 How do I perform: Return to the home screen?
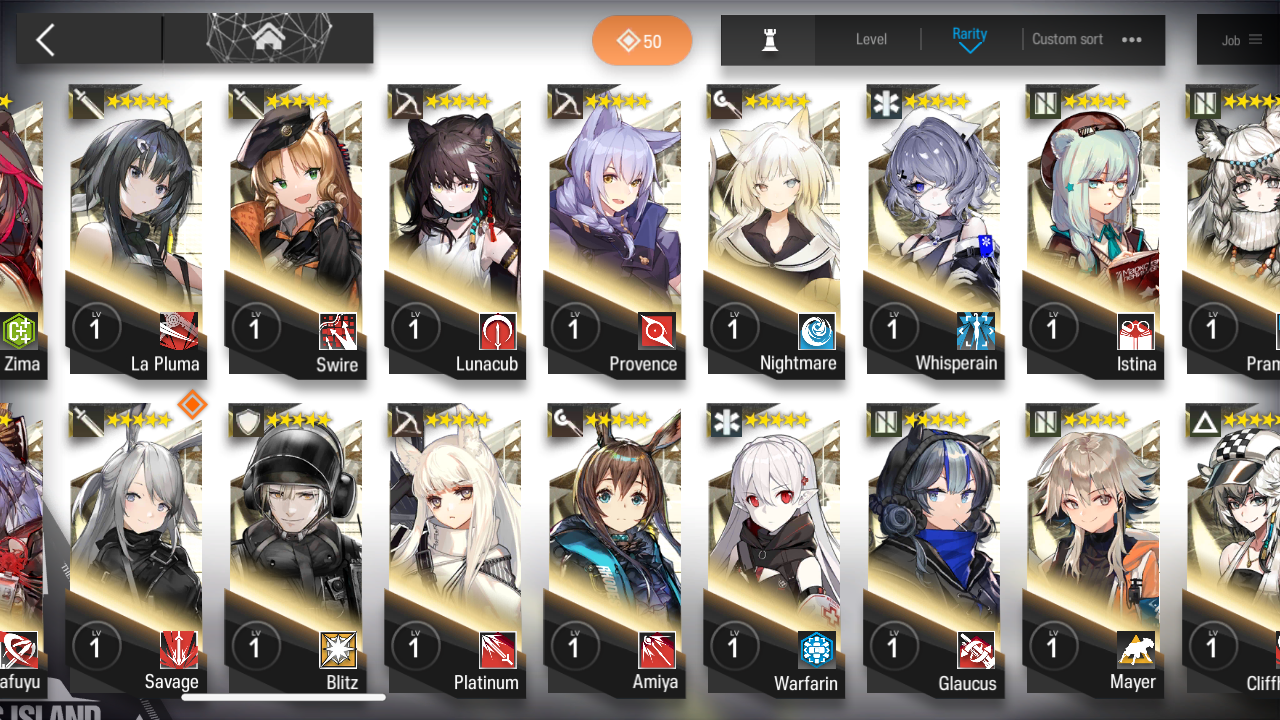click(x=268, y=39)
